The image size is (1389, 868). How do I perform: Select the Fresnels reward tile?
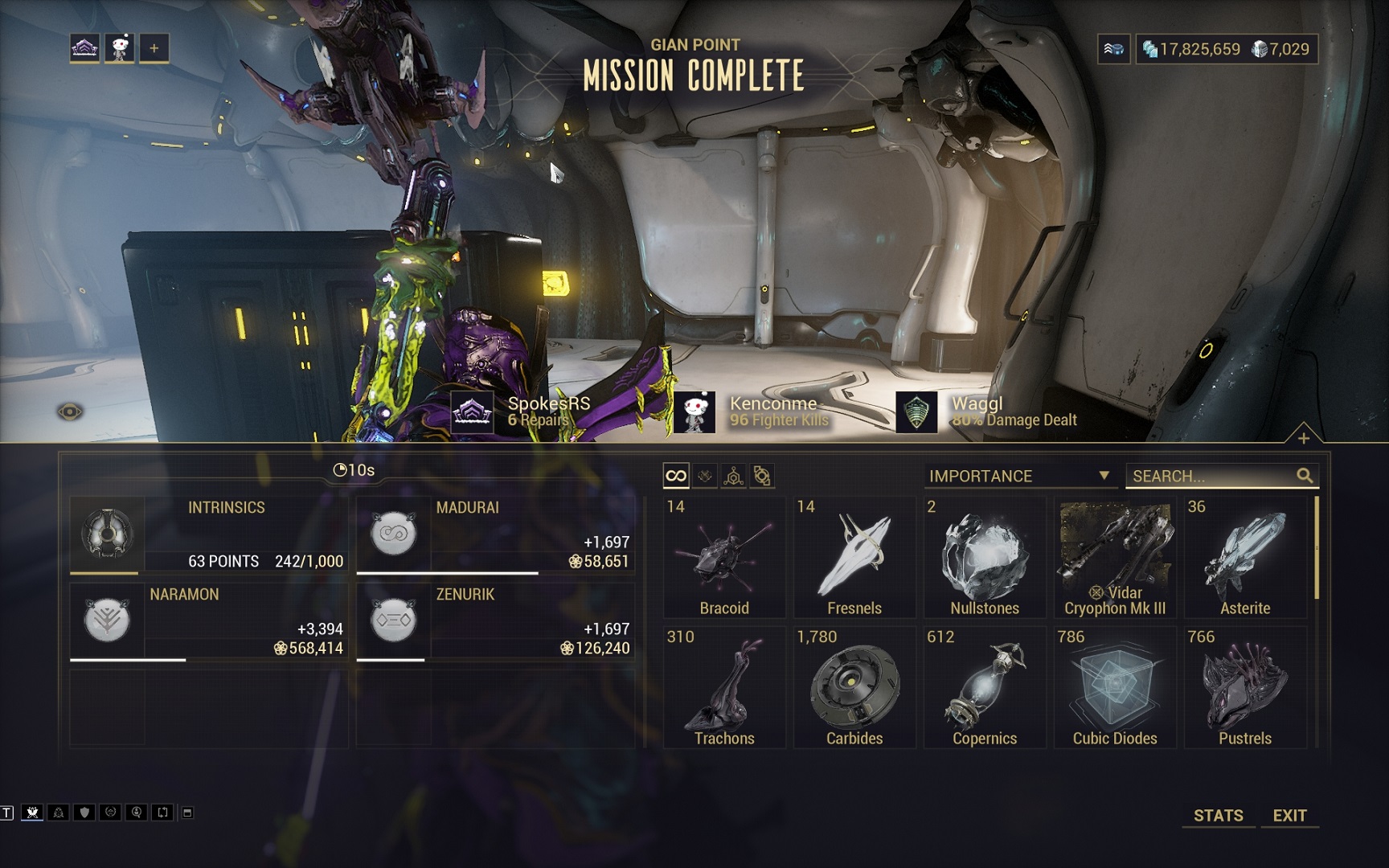click(x=854, y=557)
